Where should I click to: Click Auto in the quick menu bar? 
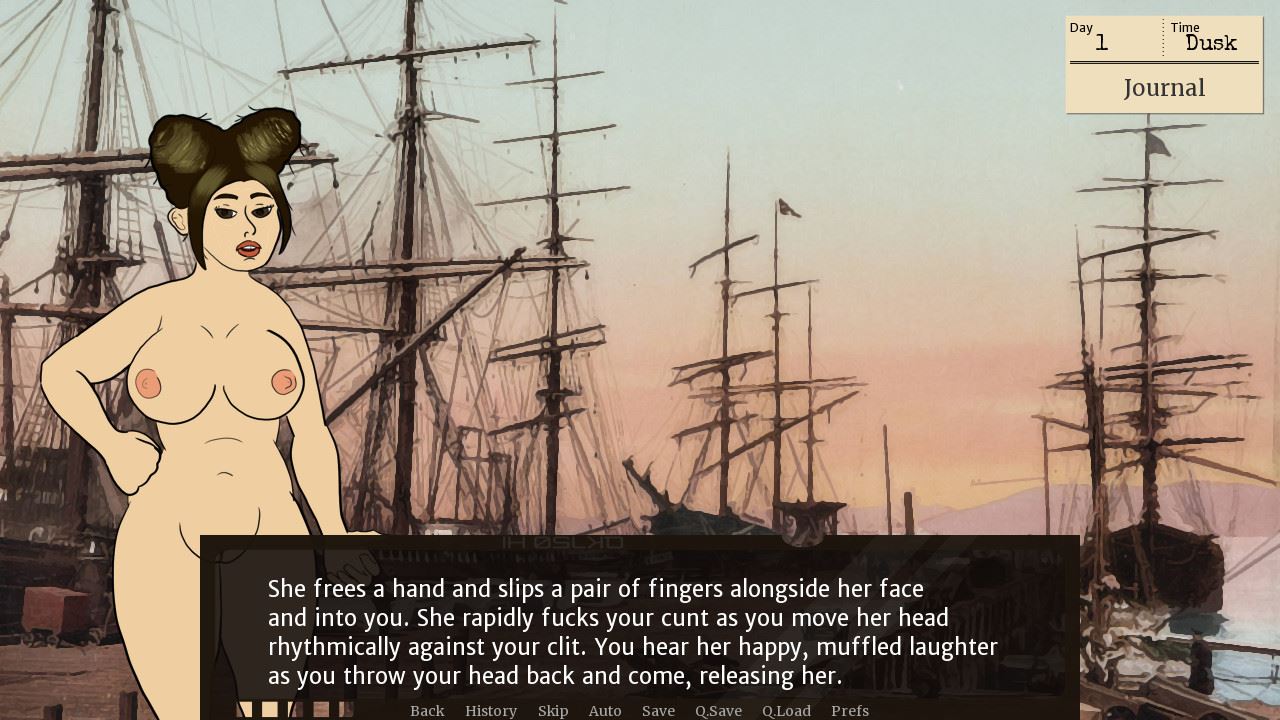point(605,711)
